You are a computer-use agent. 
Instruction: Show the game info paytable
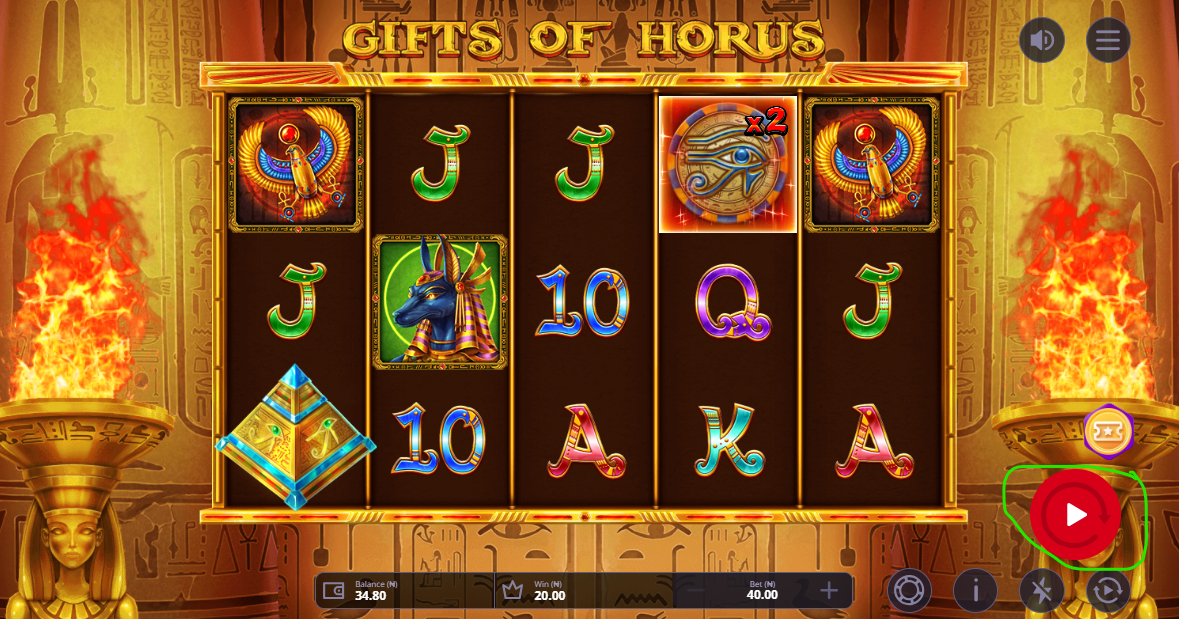tap(975, 591)
